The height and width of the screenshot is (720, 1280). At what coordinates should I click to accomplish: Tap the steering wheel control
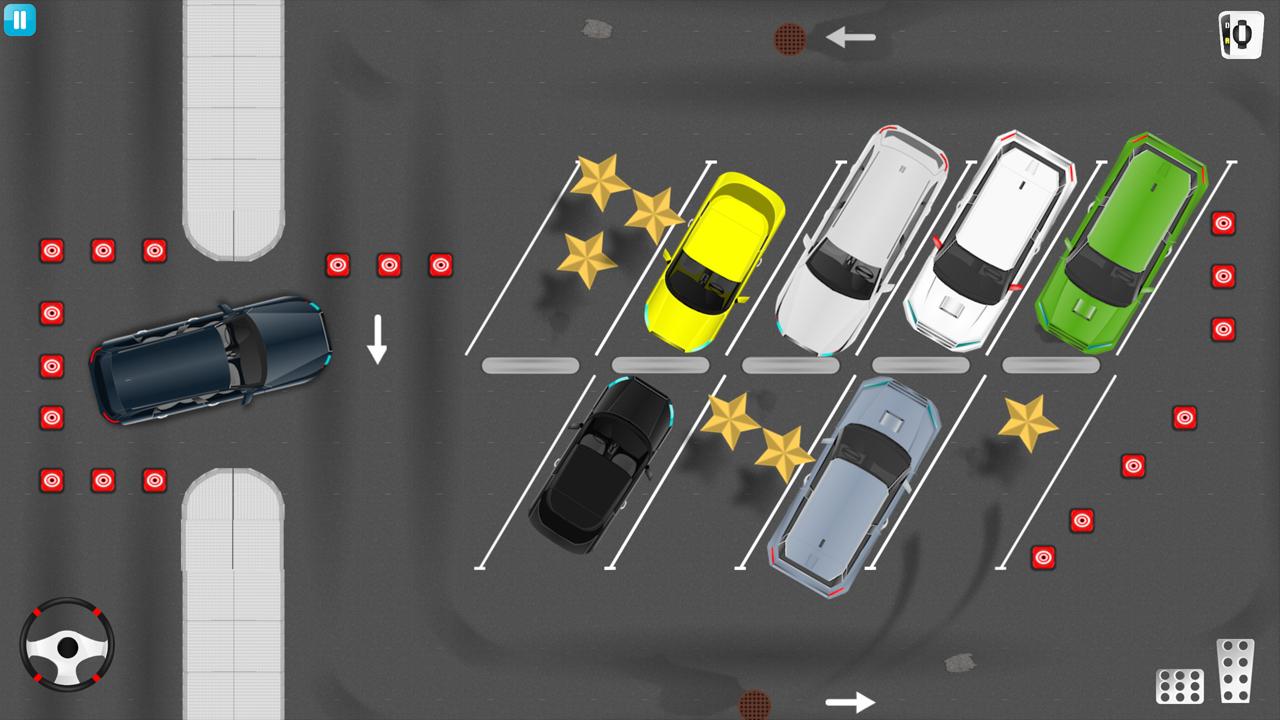pos(66,645)
